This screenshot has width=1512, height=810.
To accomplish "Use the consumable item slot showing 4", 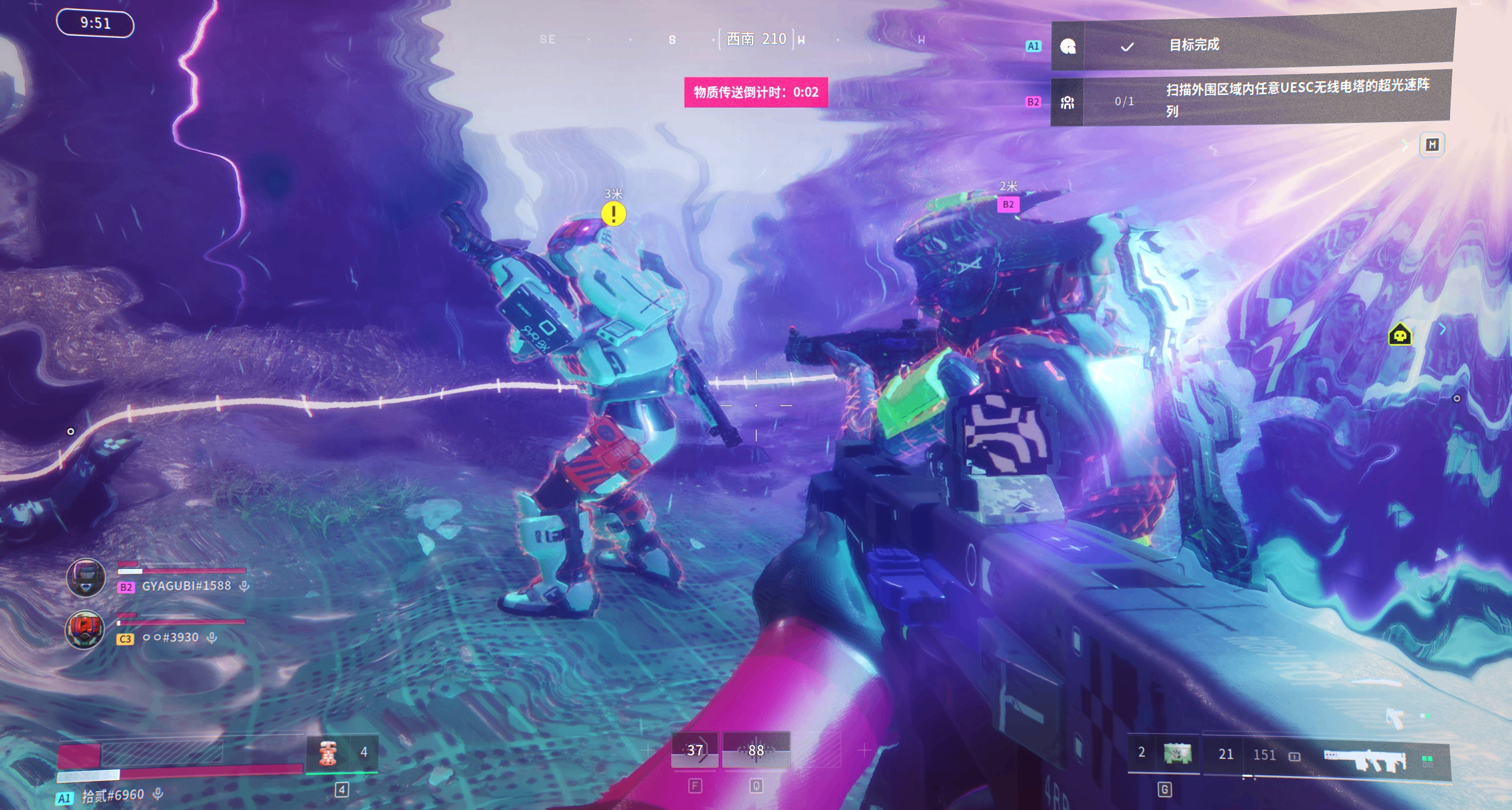I will click(x=341, y=752).
